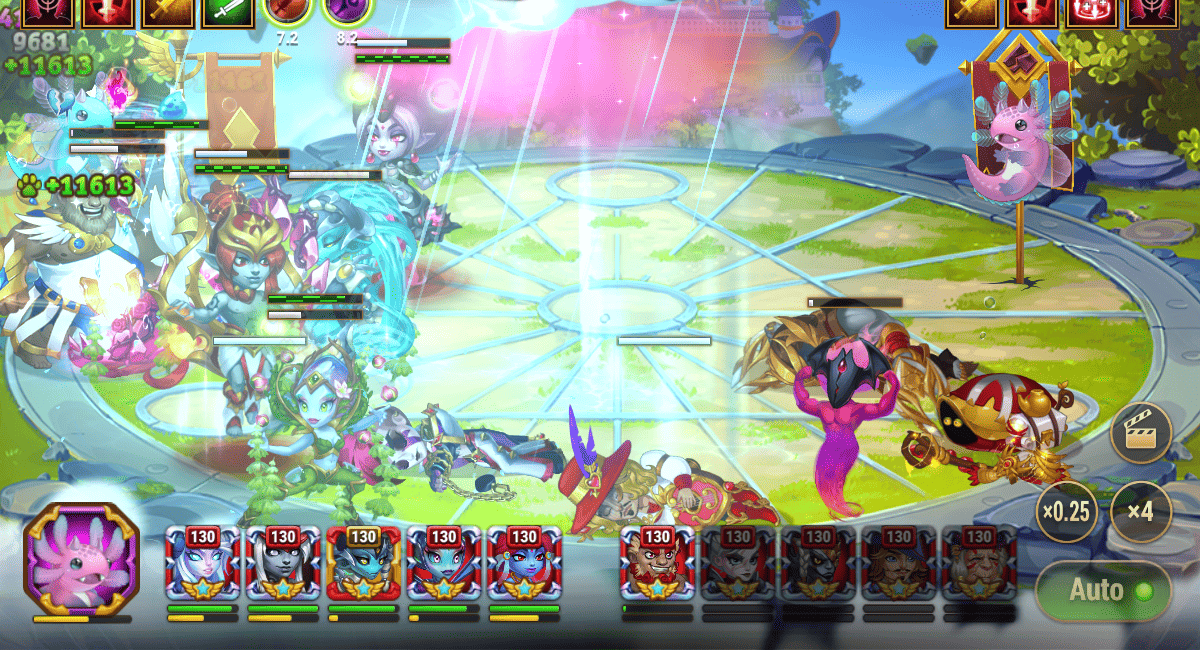Click the round purple buff icon
Viewport: 1200px width, 650px height.
click(347, 12)
